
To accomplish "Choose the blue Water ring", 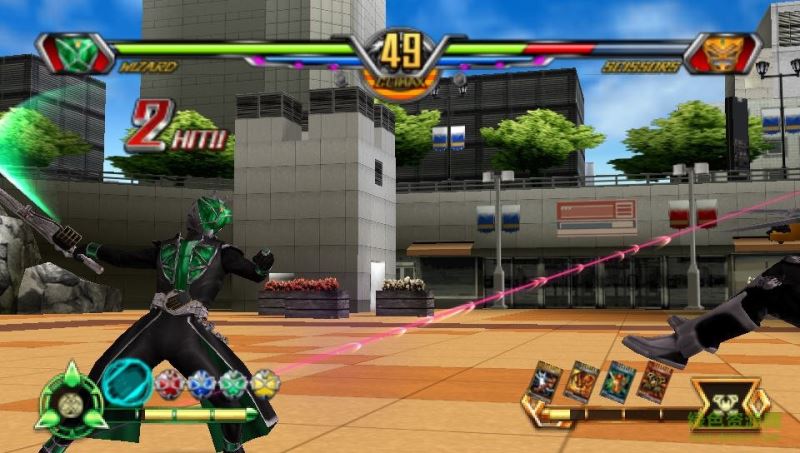I will click(x=201, y=384).
